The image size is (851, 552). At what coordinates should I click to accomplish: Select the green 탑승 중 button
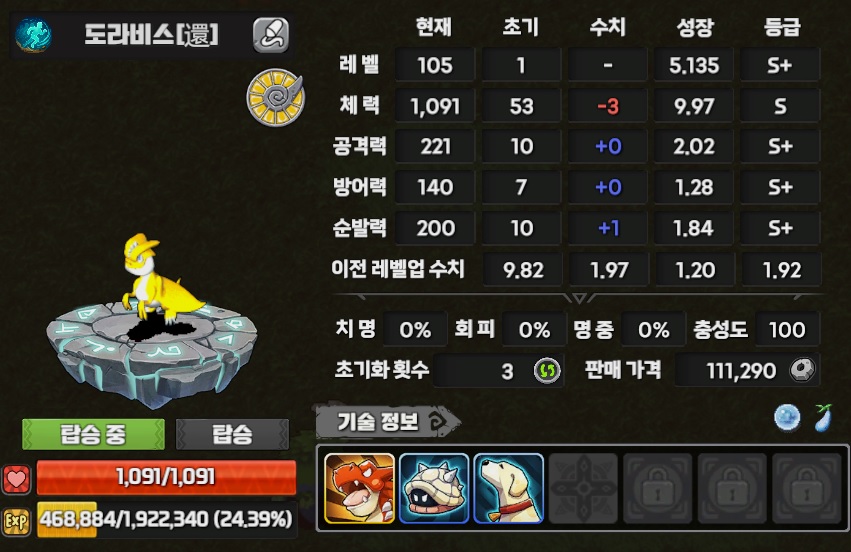[x=93, y=434]
